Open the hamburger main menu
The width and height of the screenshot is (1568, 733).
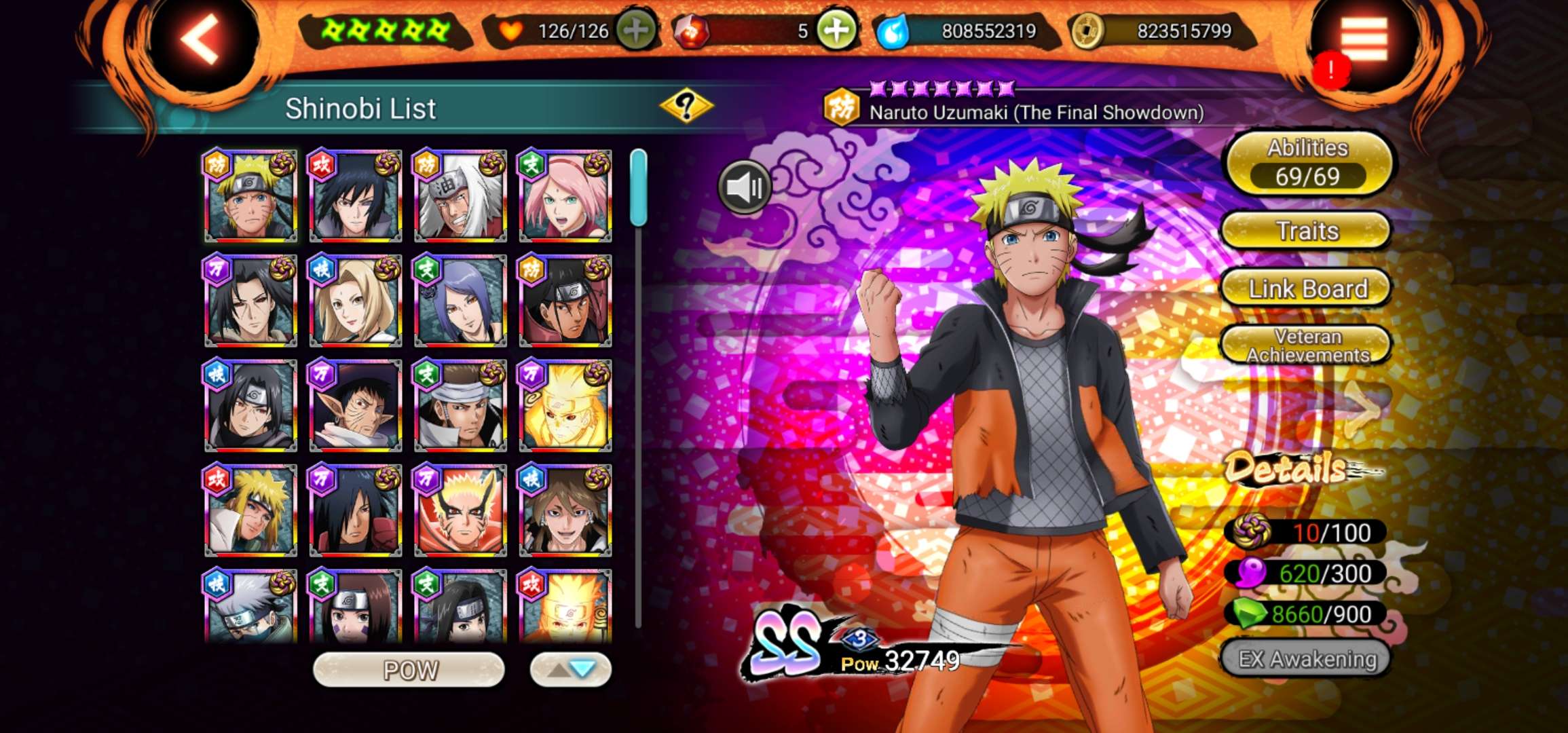point(1363,39)
